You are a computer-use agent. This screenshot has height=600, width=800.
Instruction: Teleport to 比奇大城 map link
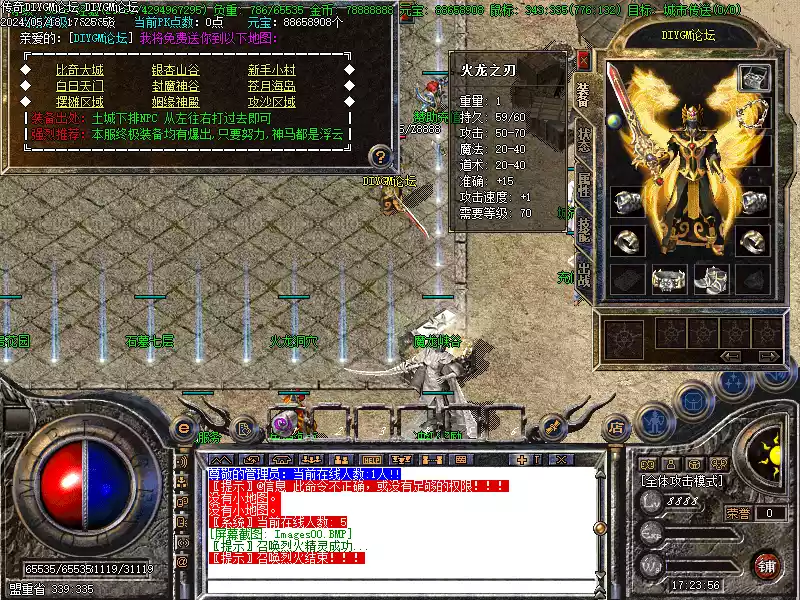coord(79,71)
